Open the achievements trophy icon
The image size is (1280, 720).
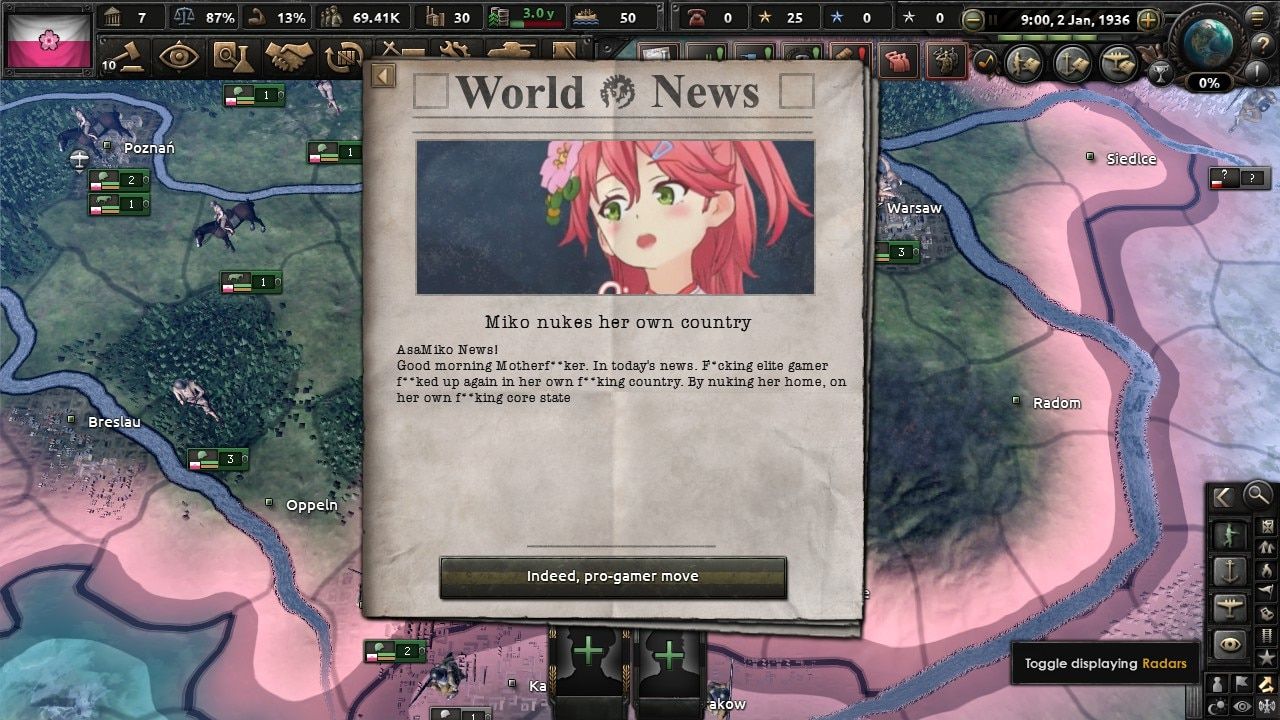tap(1161, 73)
